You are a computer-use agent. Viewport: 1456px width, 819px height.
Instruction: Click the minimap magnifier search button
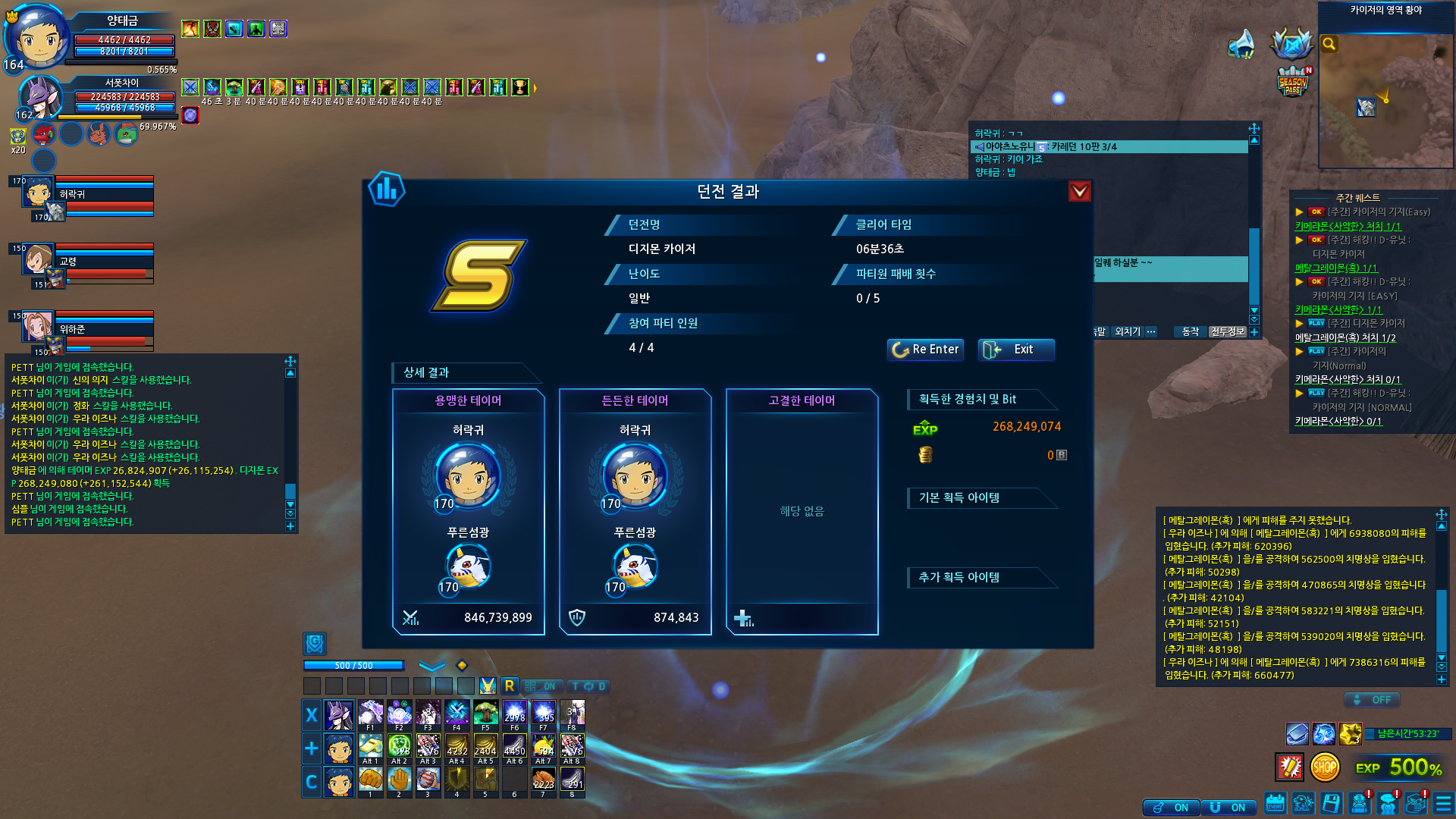[x=1329, y=44]
